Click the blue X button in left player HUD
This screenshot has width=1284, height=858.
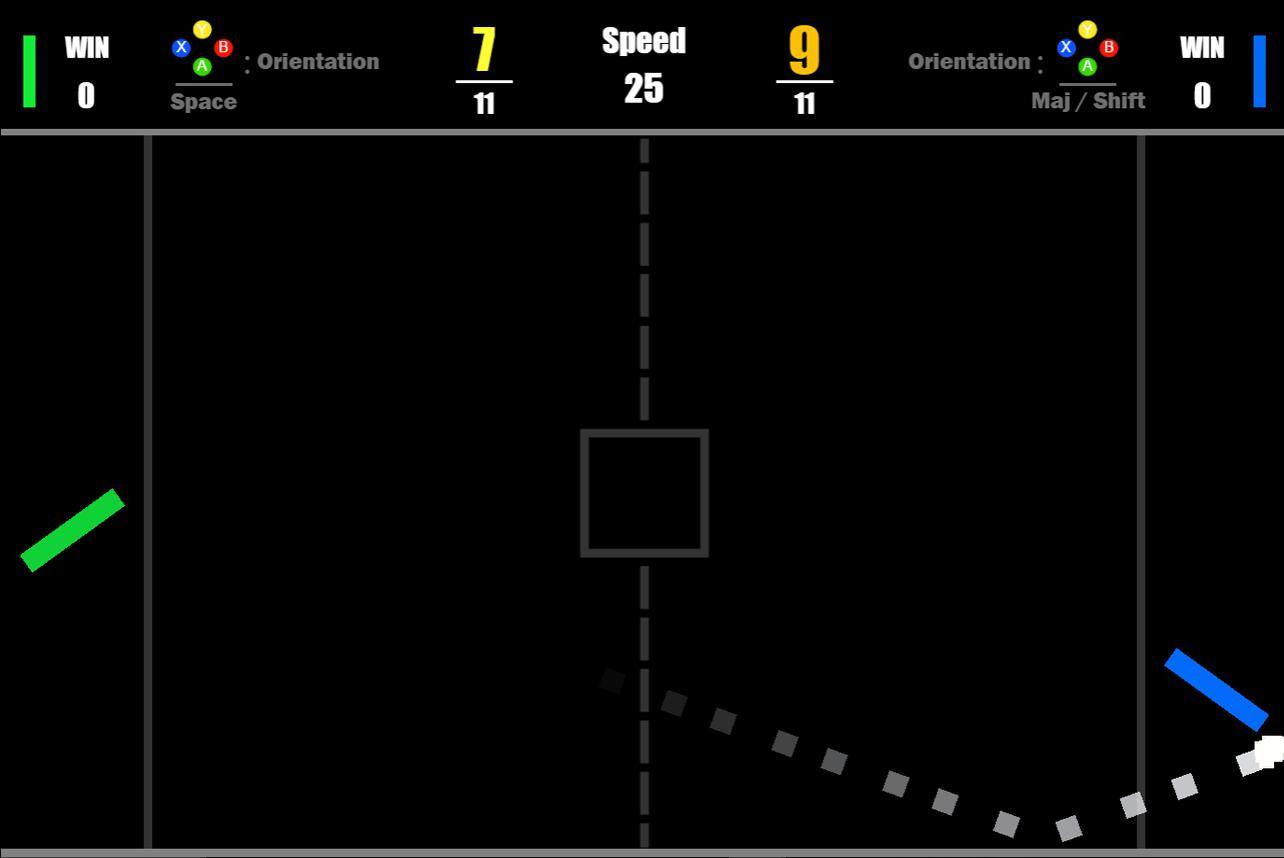pyautogui.click(x=181, y=46)
